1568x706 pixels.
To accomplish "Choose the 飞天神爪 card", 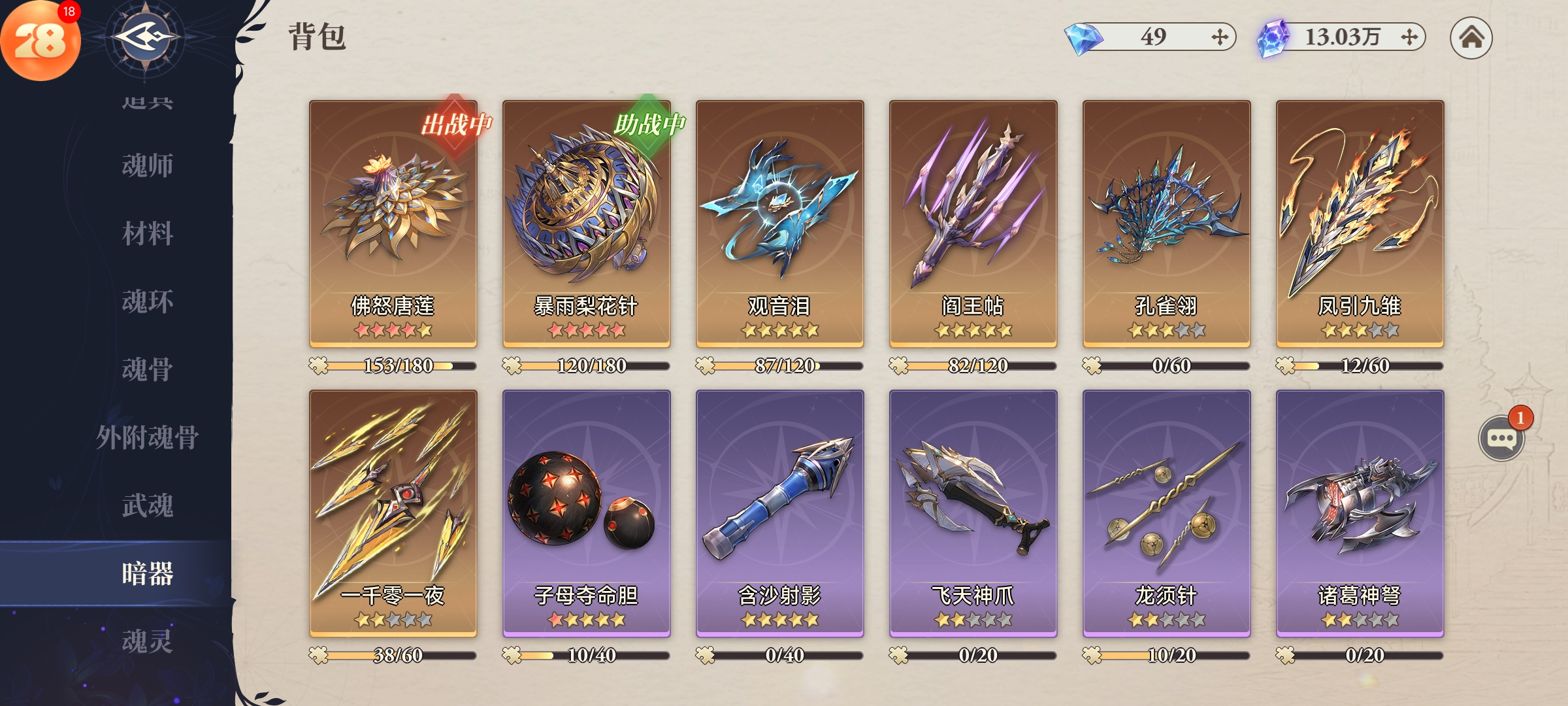I will pyautogui.click(x=973, y=513).
